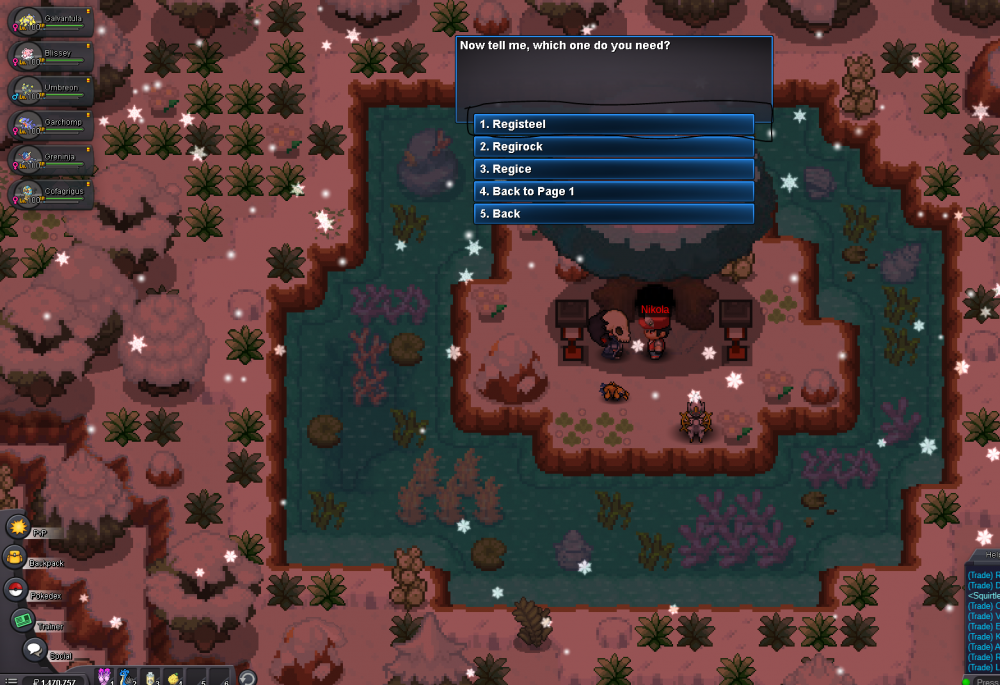The width and height of the screenshot is (1000, 685).
Task: Click the circular arrow button beside the hotbar
Action: pos(246,677)
